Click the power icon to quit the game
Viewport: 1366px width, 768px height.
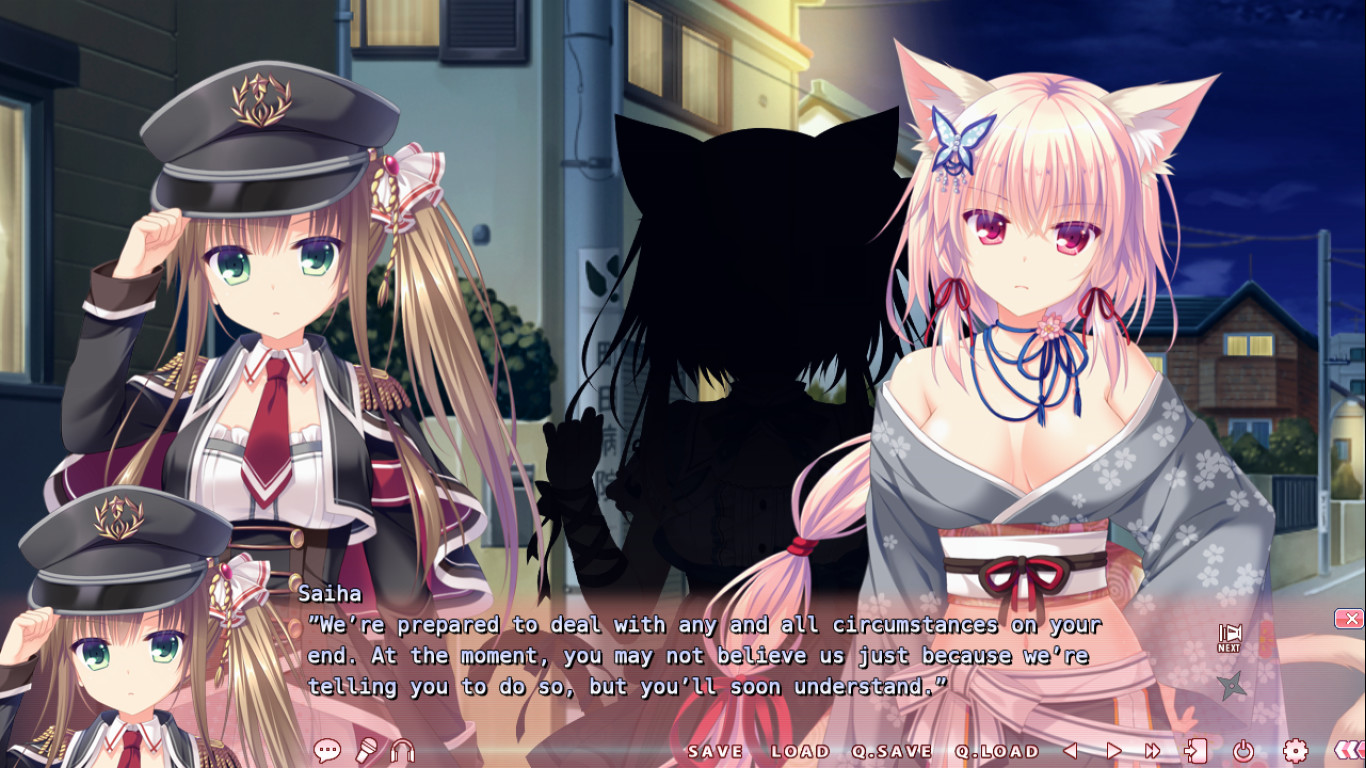pyautogui.click(x=1244, y=751)
